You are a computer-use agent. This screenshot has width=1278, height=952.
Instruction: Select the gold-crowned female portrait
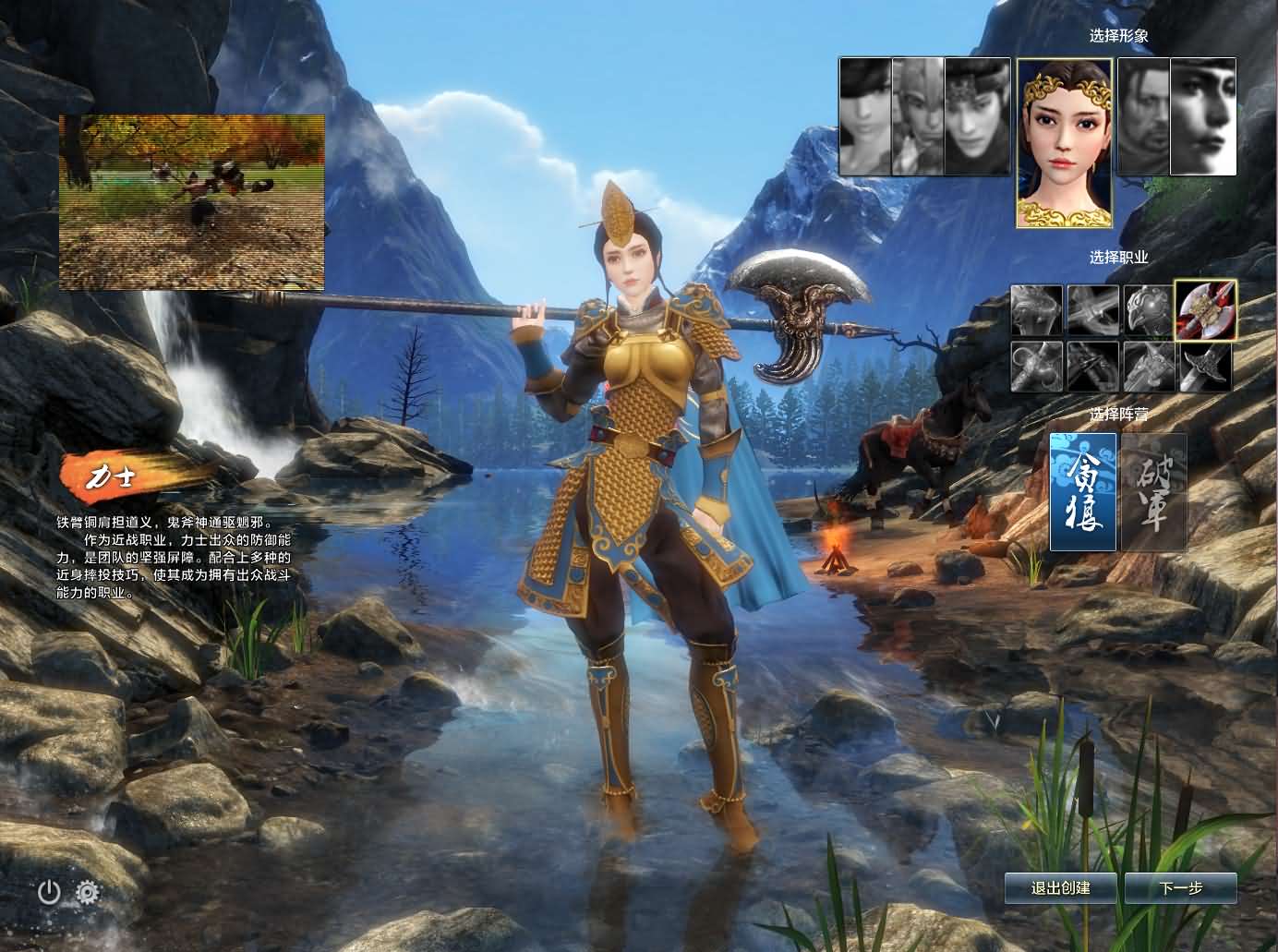pyautogui.click(x=1065, y=142)
